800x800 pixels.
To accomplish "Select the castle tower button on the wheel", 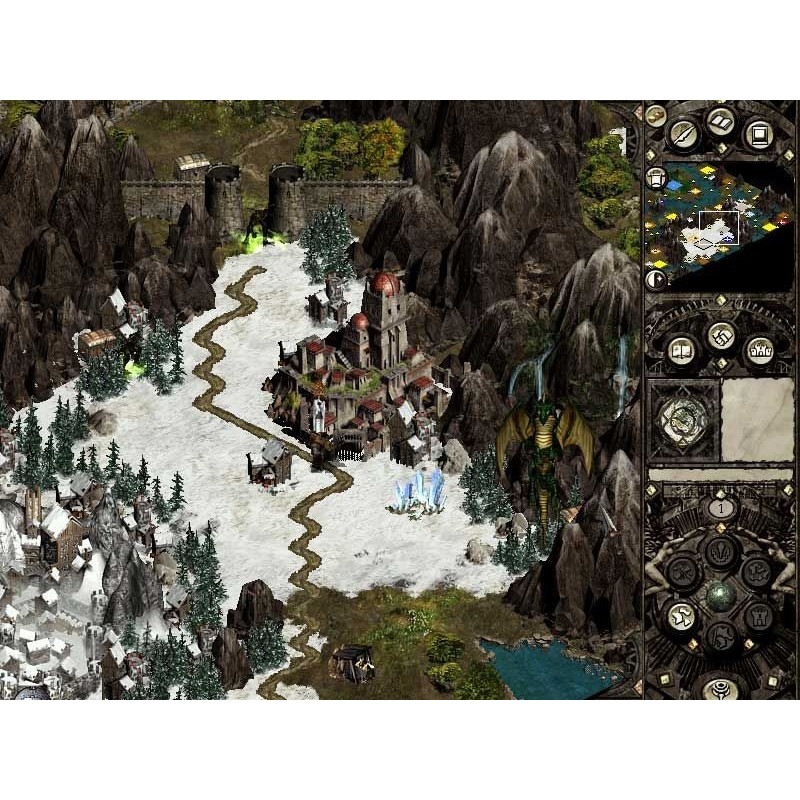I will tap(757, 614).
